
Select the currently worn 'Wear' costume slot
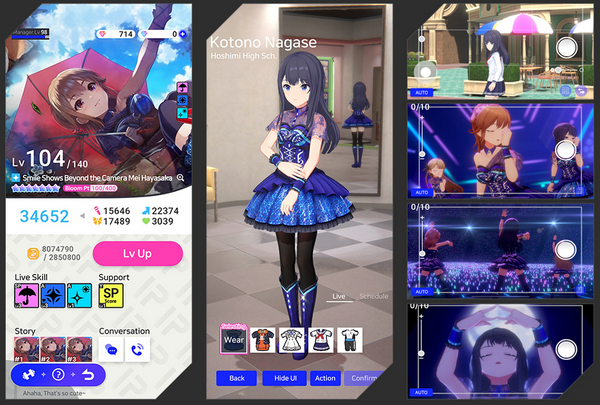pyautogui.click(x=233, y=339)
